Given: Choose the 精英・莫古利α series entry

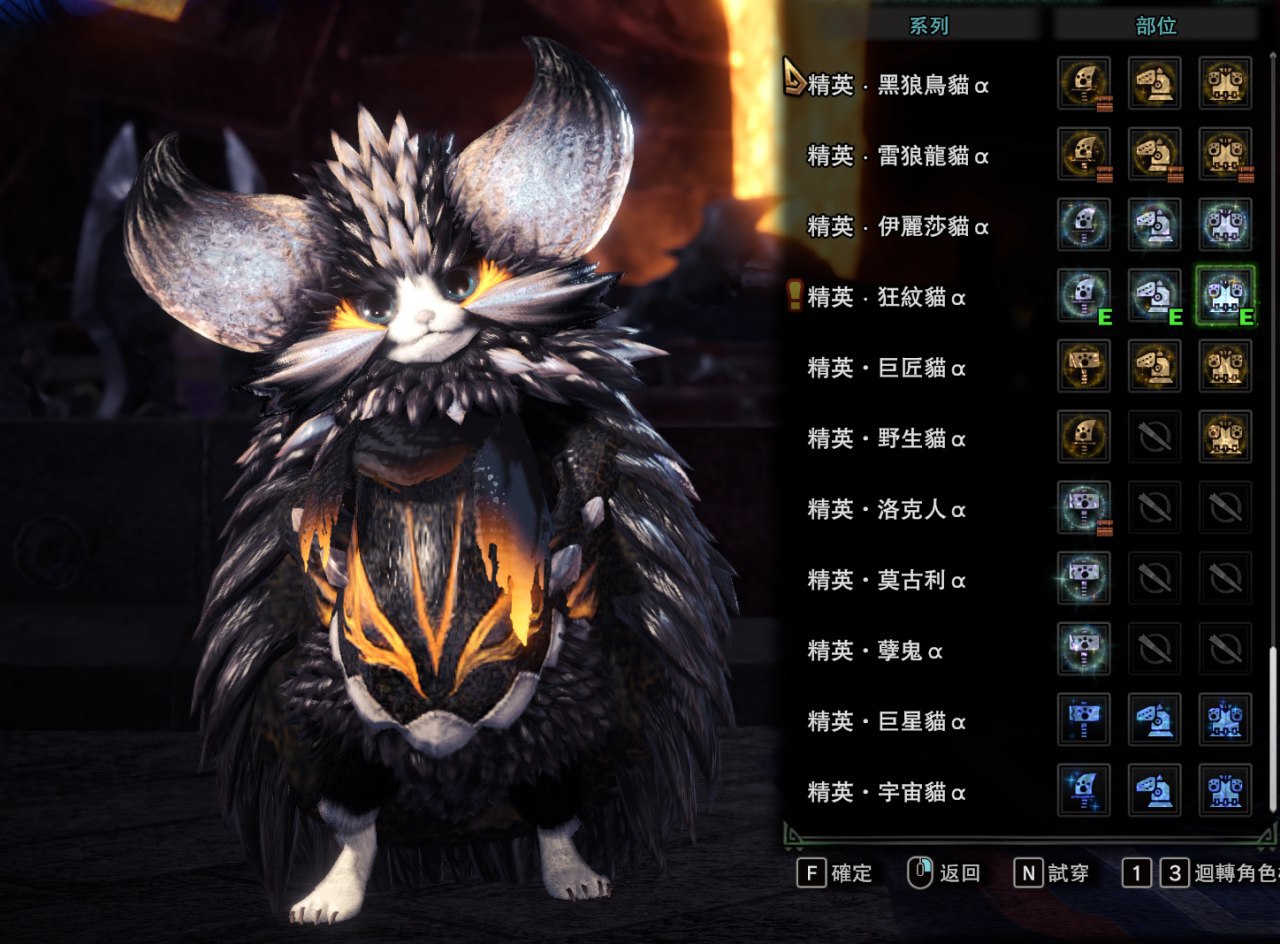Looking at the screenshot, I should (x=887, y=580).
